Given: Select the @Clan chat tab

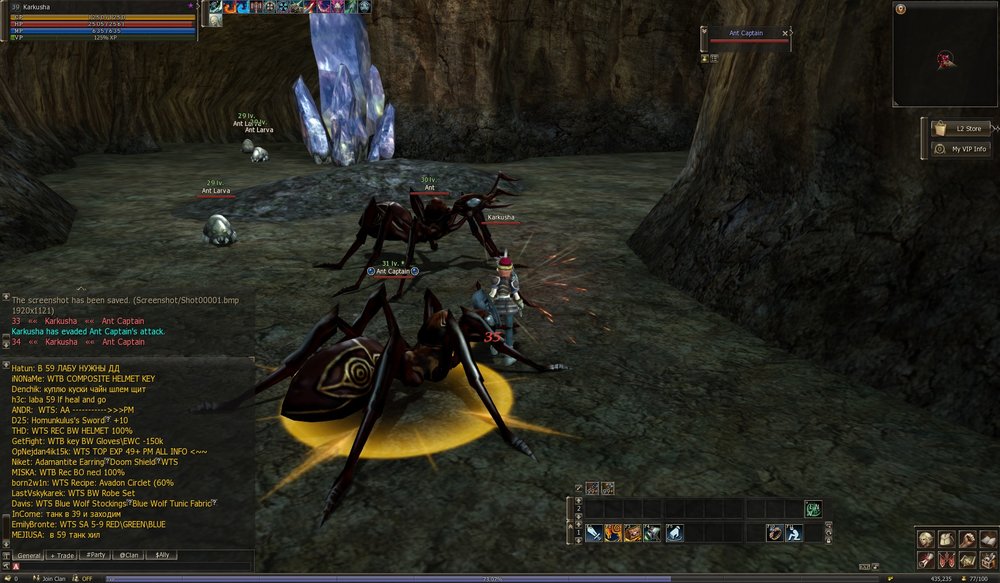Looking at the screenshot, I should coord(129,555).
